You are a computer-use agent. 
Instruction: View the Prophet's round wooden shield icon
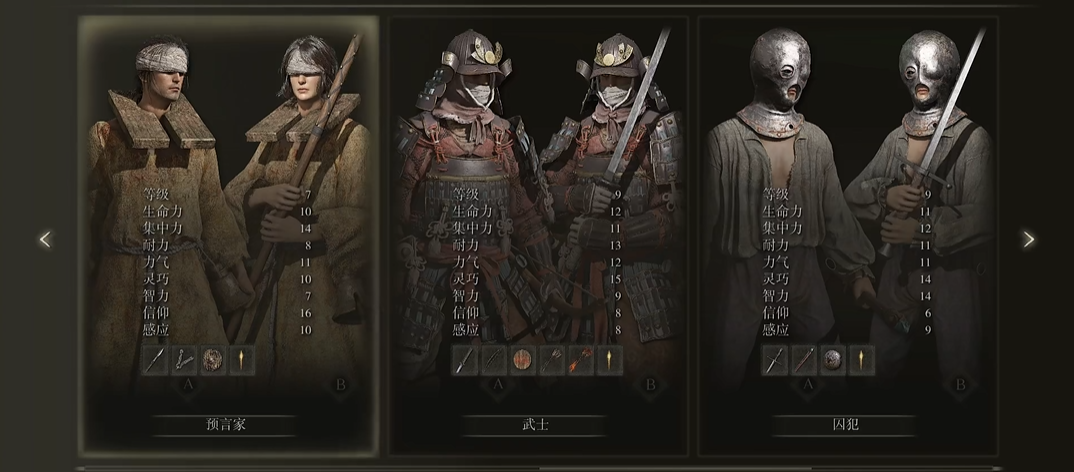pos(212,360)
